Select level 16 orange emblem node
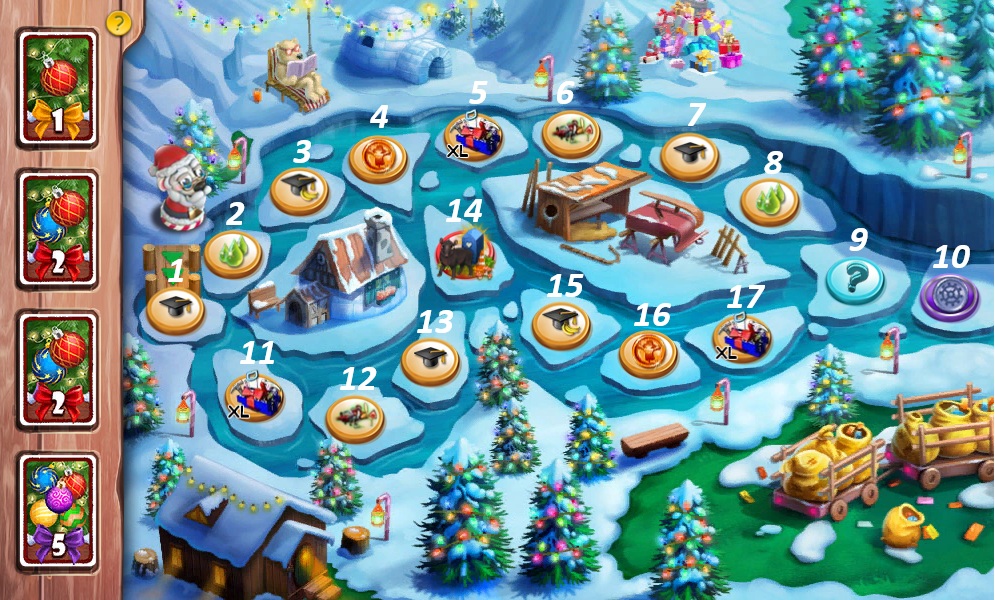995x600 pixels. point(648,353)
